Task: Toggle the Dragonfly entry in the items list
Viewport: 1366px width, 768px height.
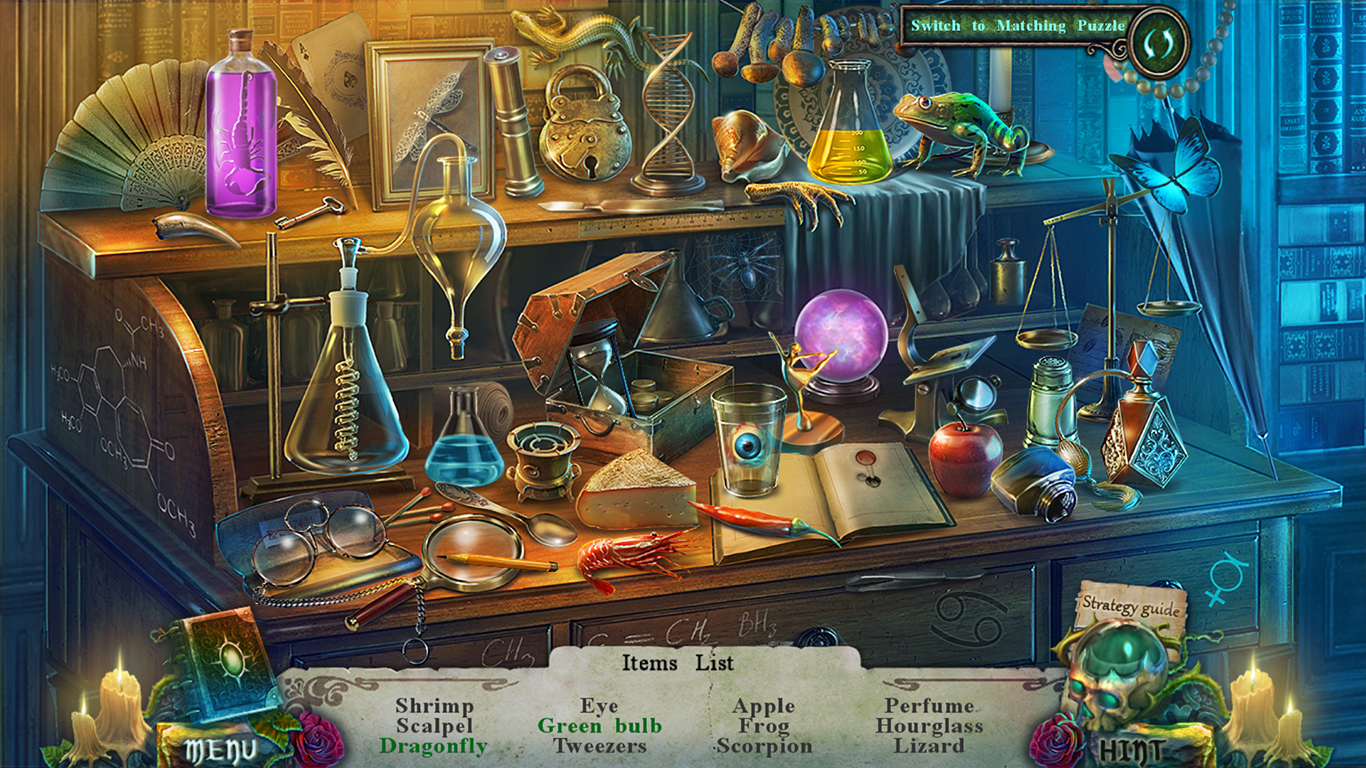Action: [x=431, y=746]
